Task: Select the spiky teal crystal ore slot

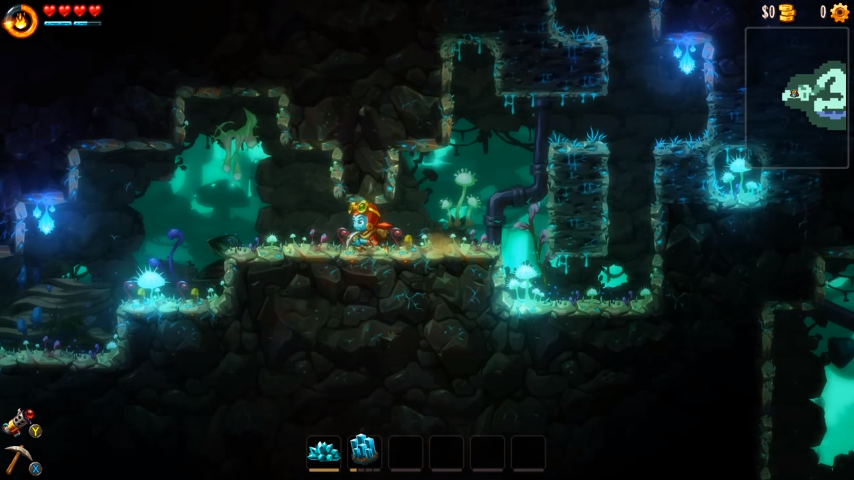Action: 323,452
